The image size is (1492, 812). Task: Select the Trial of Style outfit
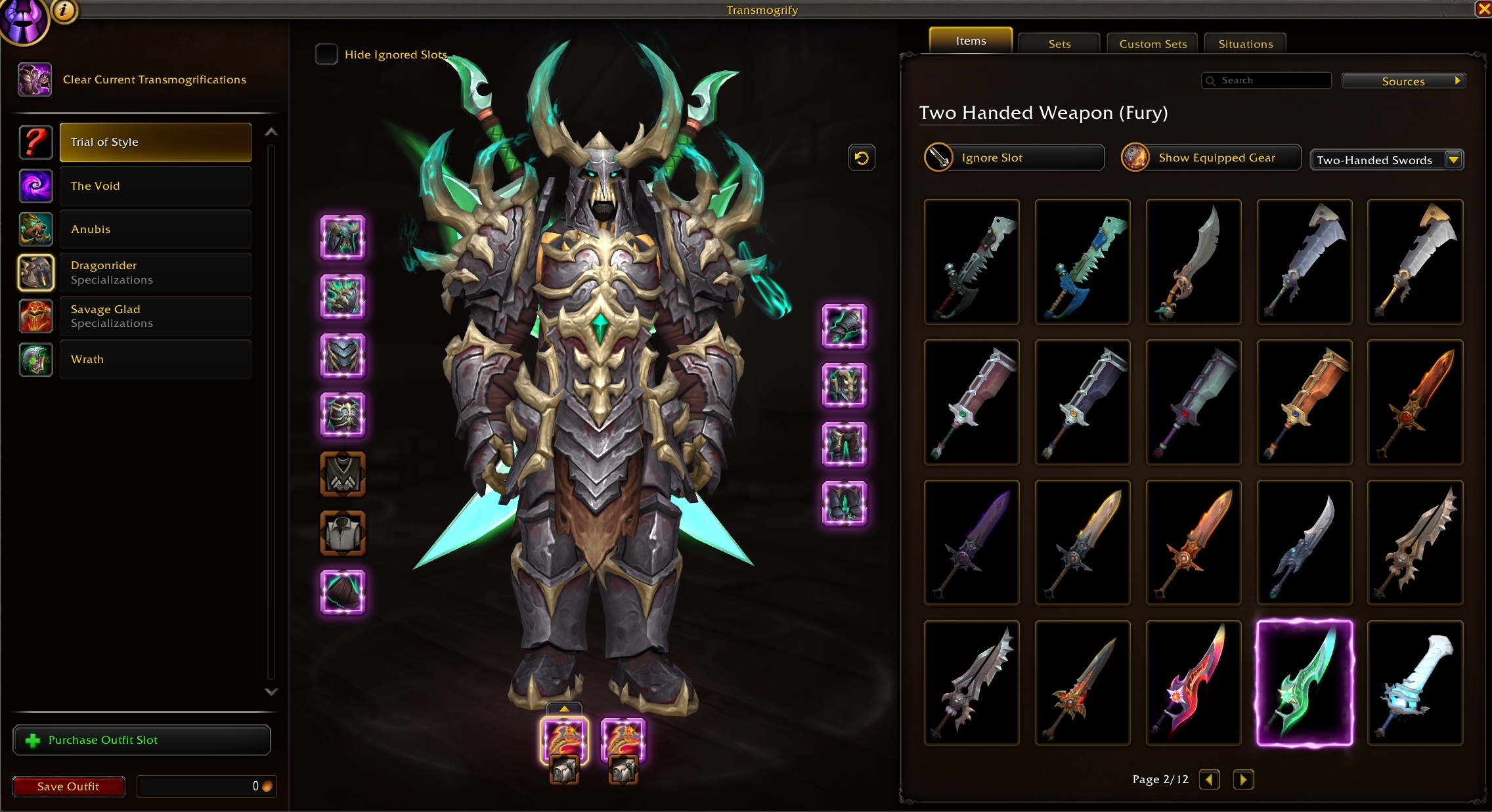[155, 142]
